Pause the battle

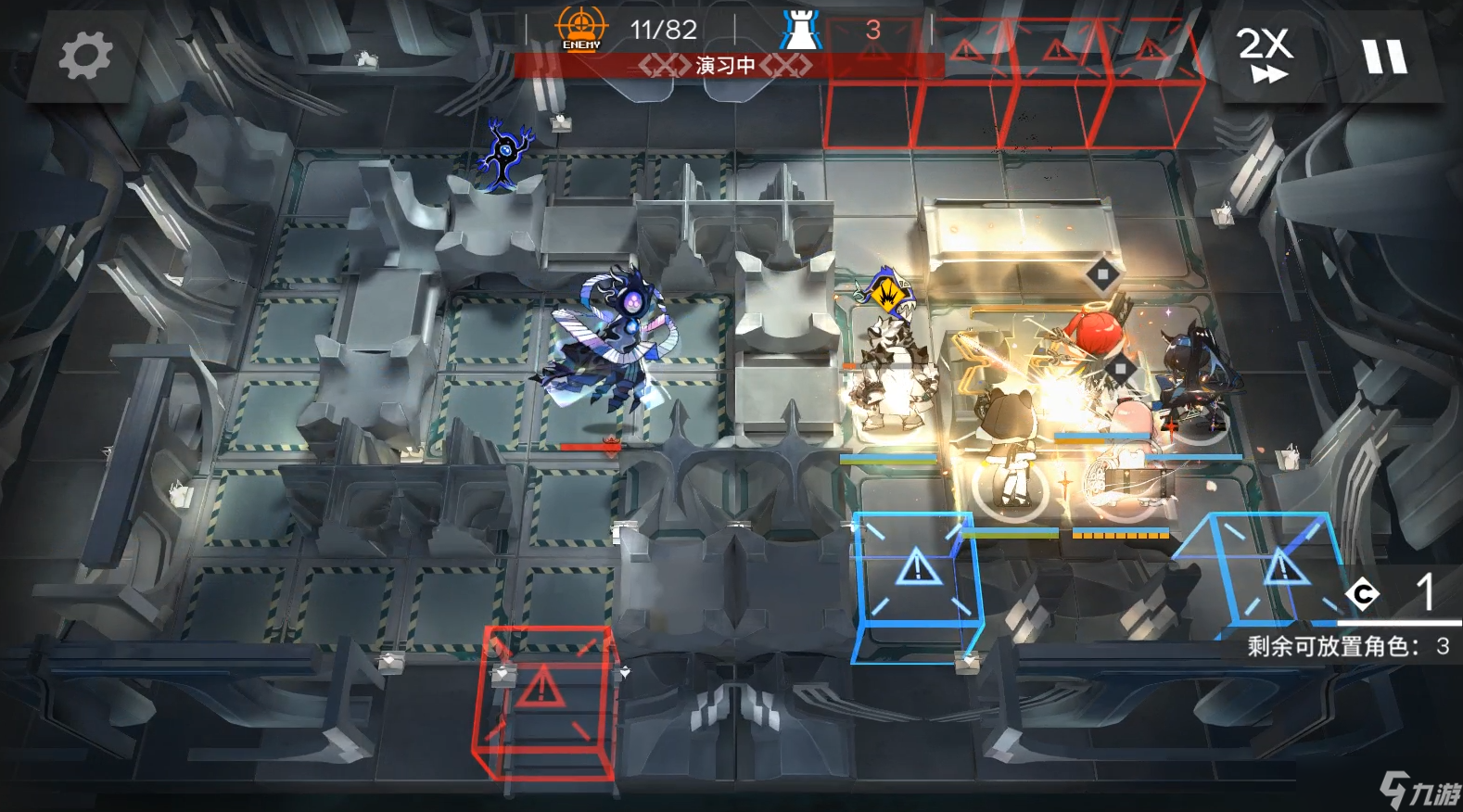pyautogui.click(x=1385, y=56)
